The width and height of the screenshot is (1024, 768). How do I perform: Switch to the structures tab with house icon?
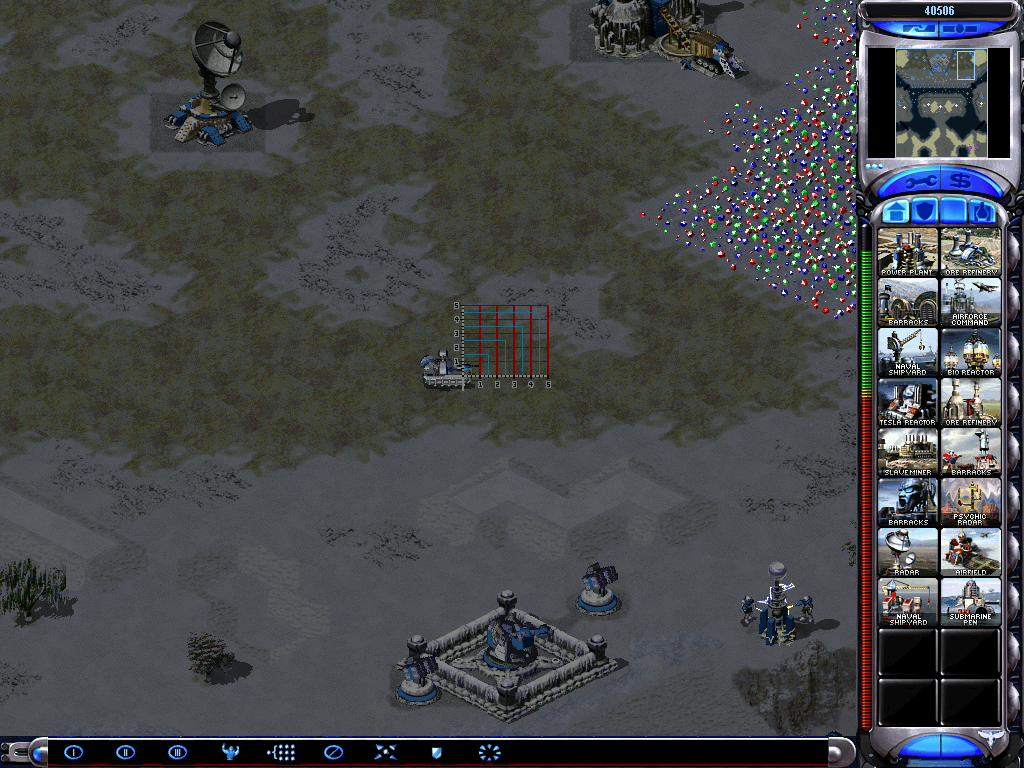click(897, 212)
